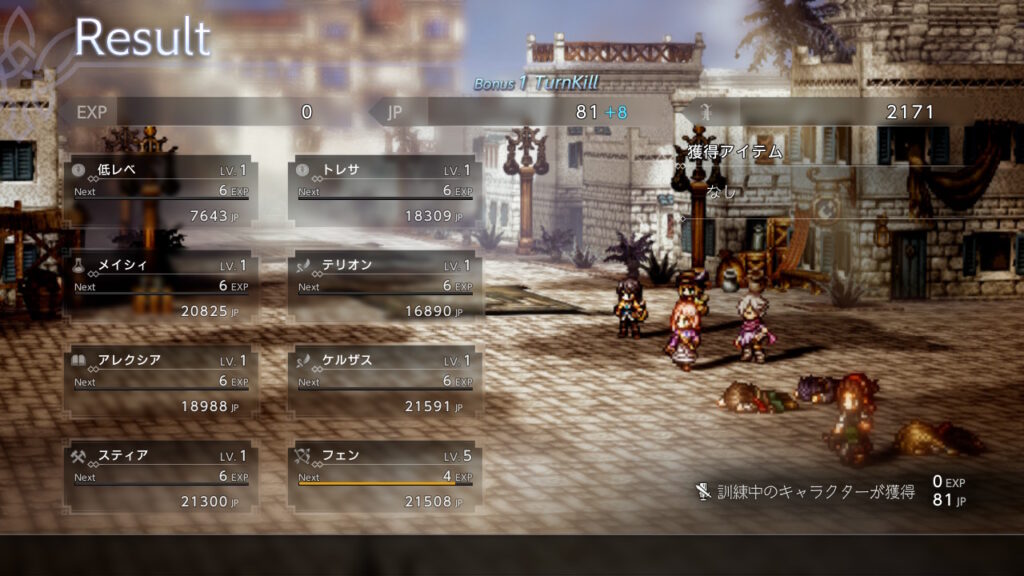Choose the フェン level 5 panel
Image resolution: width=1024 pixels, height=576 pixels.
384,476
